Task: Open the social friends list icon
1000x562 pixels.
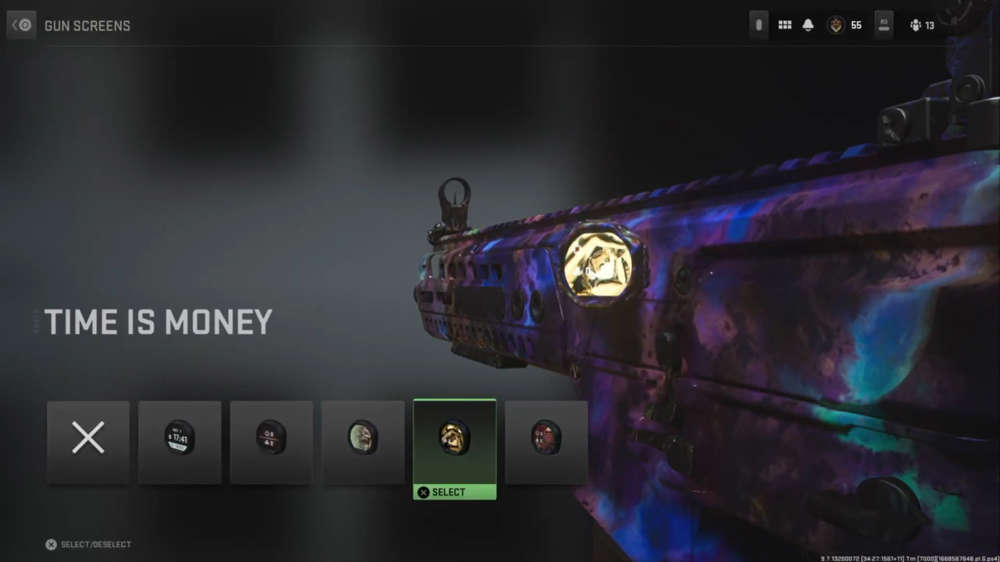Action: tap(915, 25)
